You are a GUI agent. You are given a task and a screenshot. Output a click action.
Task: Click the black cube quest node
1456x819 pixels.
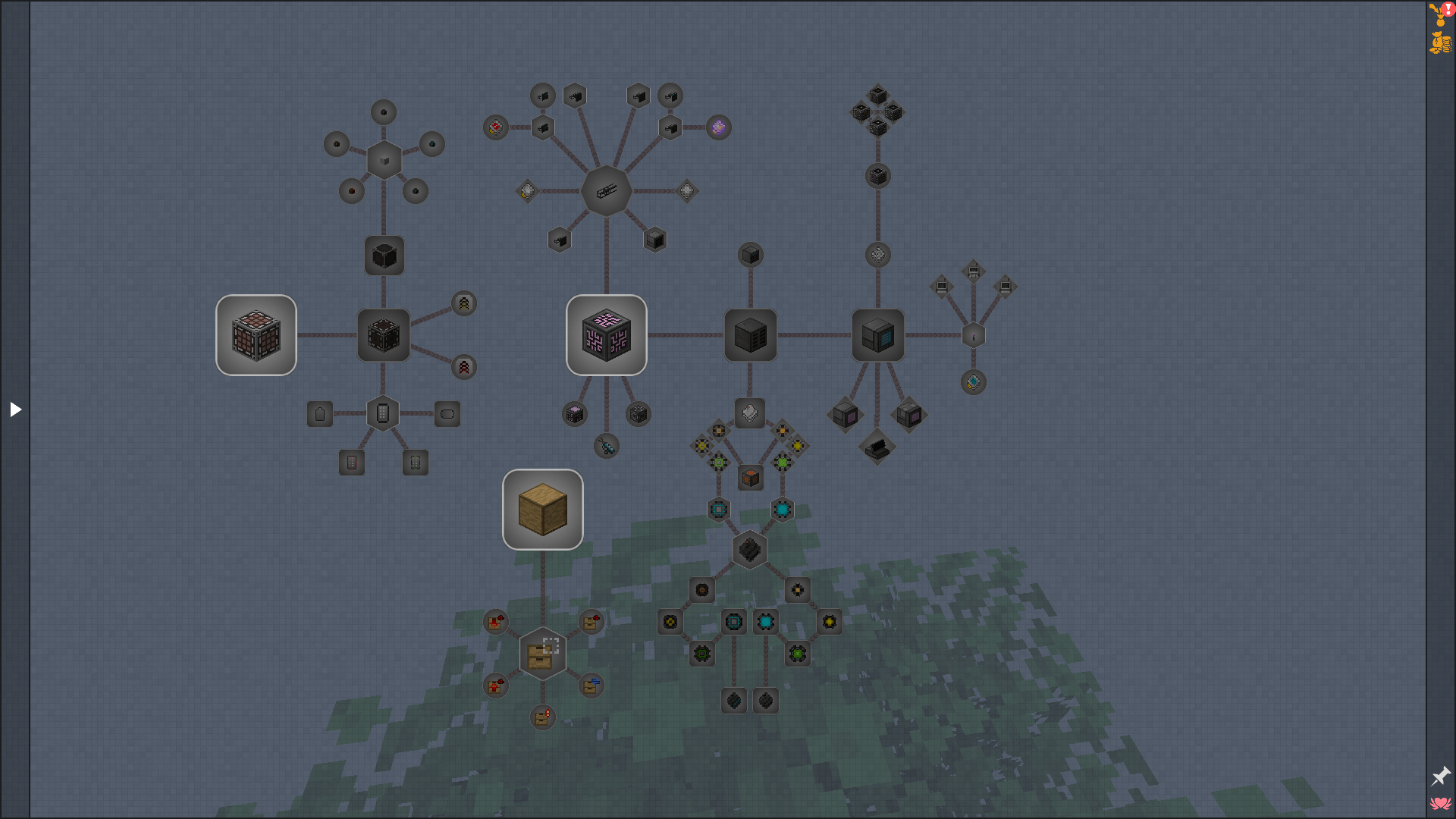point(384,256)
